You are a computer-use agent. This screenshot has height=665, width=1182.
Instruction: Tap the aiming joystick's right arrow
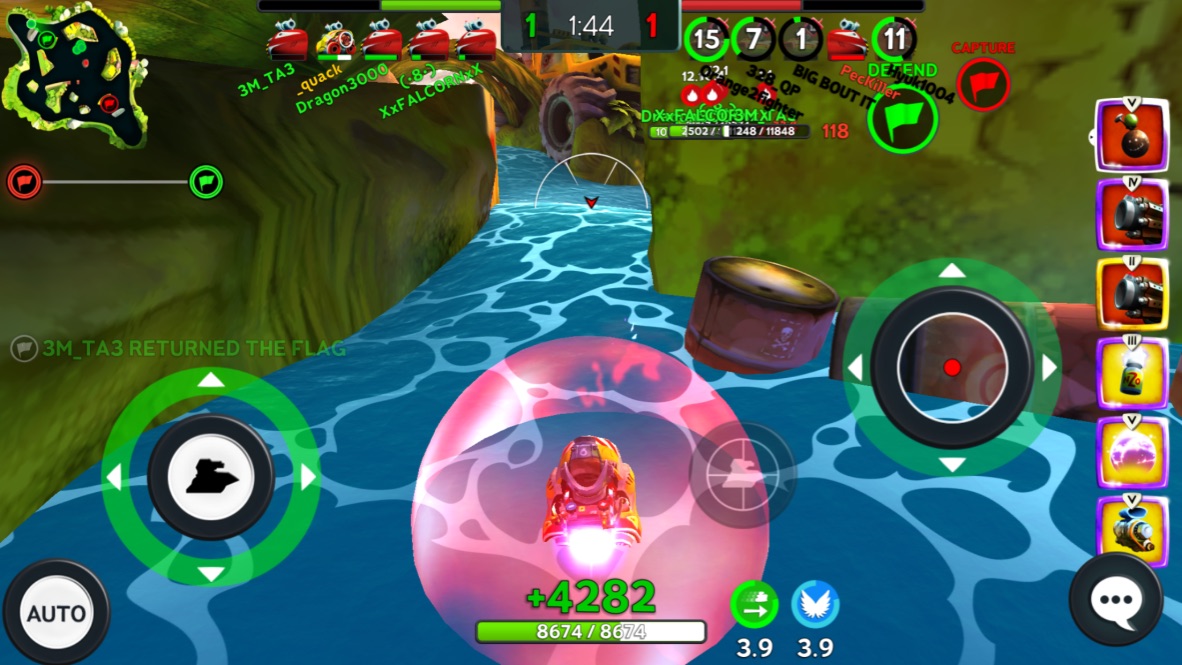(x=1049, y=368)
